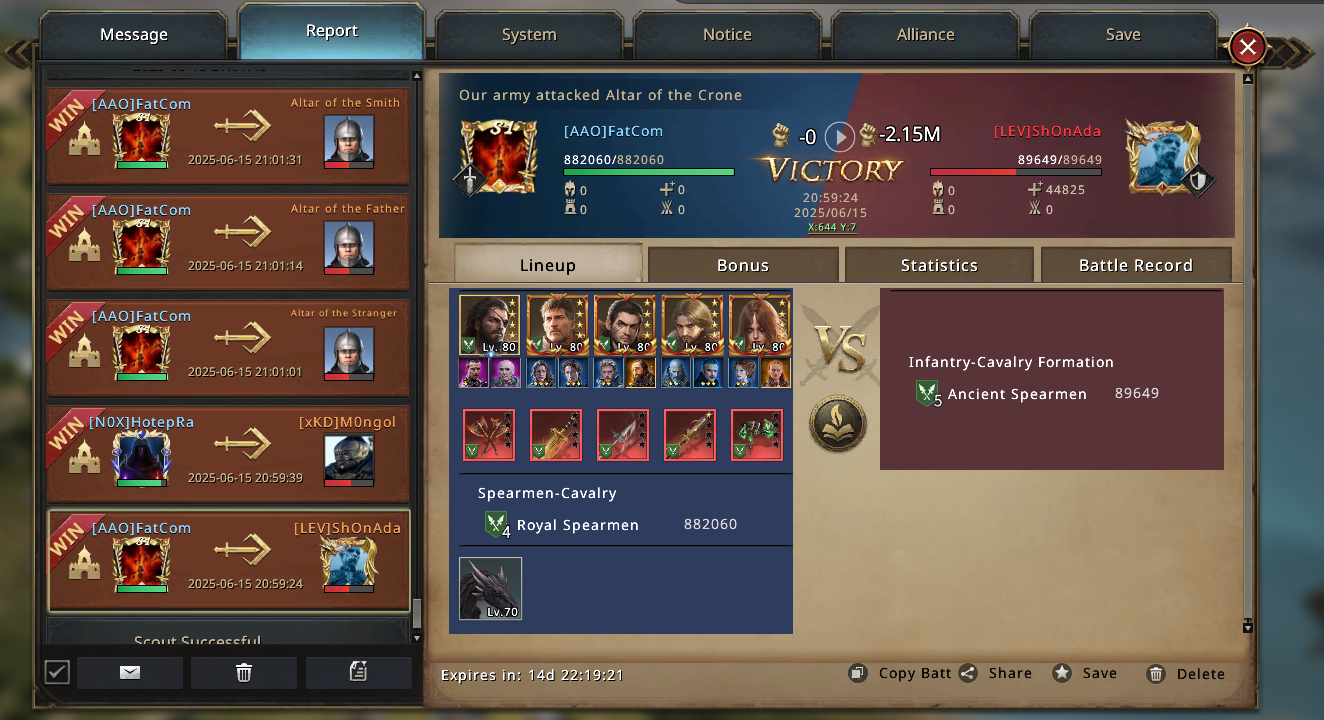Share this battle report
Screen dimensions: 1324x720
click(x=996, y=673)
